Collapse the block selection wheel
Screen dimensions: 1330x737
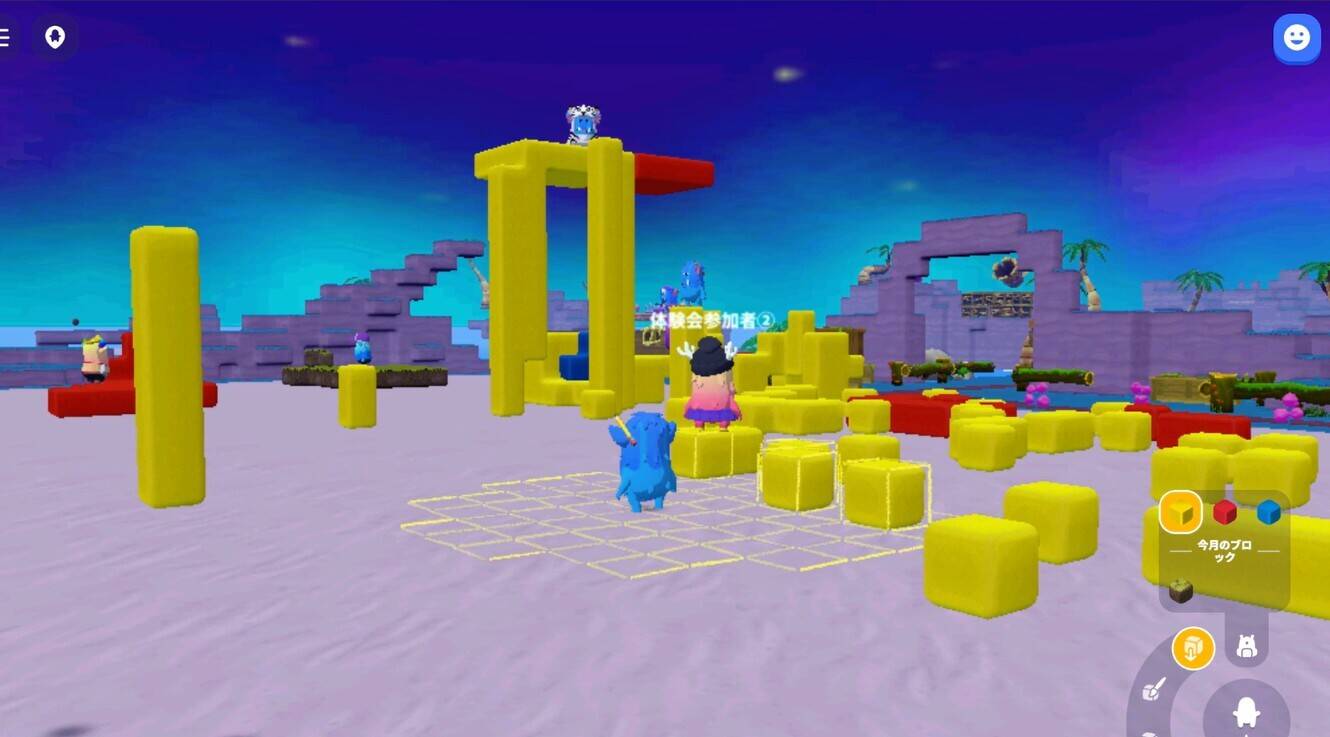tap(1192, 647)
